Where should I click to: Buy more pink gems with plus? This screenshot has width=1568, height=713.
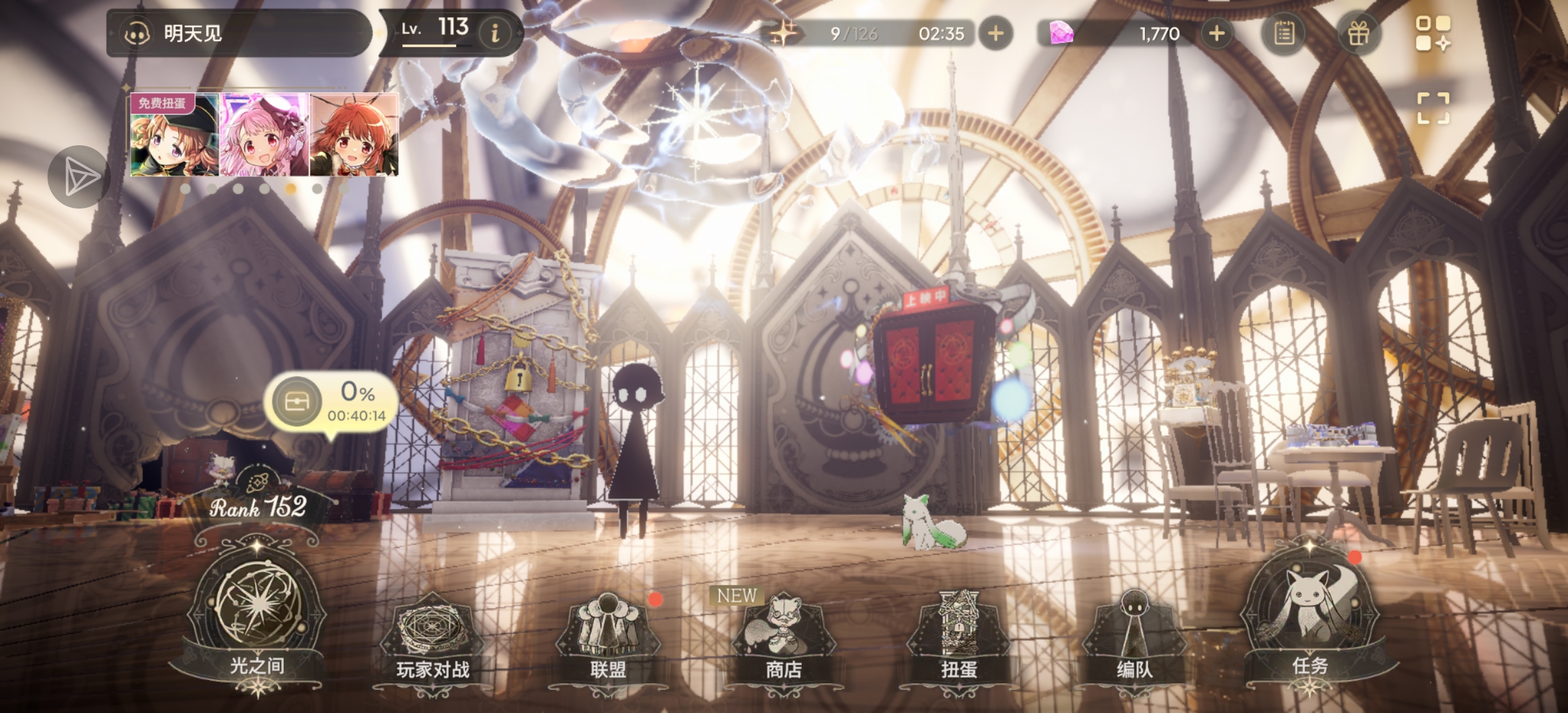[1216, 33]
